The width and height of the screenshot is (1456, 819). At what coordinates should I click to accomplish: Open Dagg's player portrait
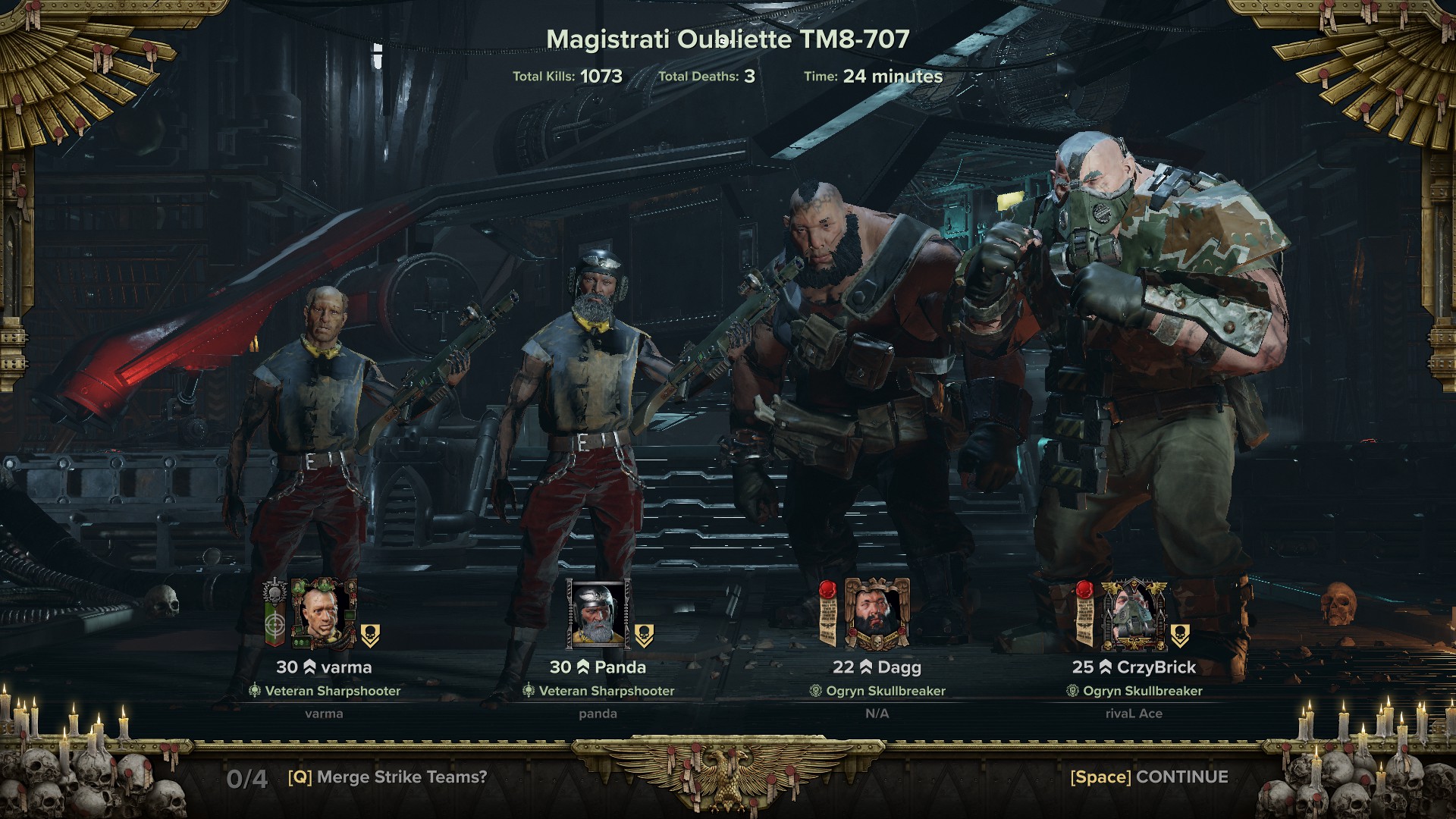click(877, 614)
